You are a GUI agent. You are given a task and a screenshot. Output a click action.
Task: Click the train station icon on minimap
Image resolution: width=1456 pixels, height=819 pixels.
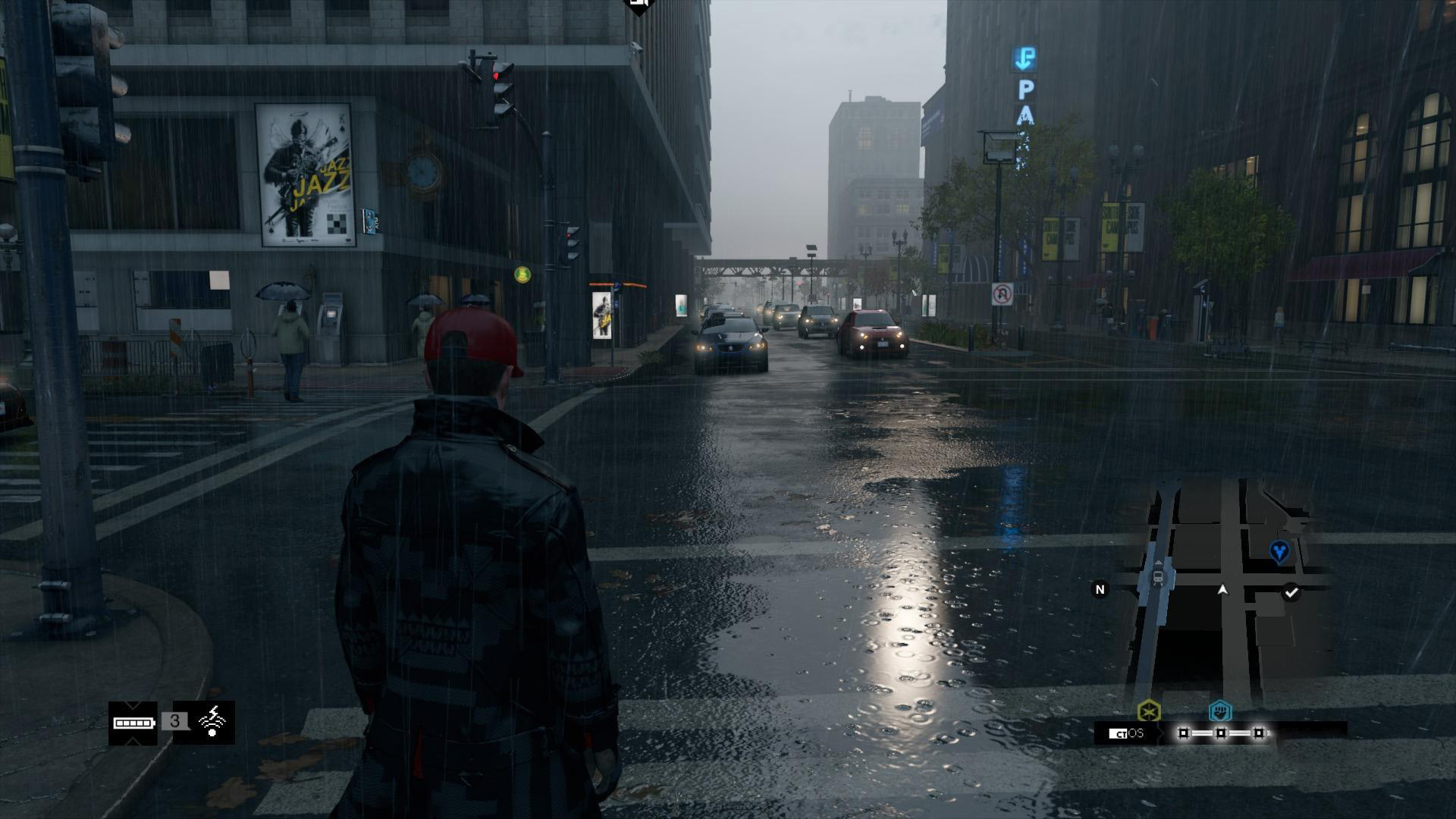click(1158, 577)
